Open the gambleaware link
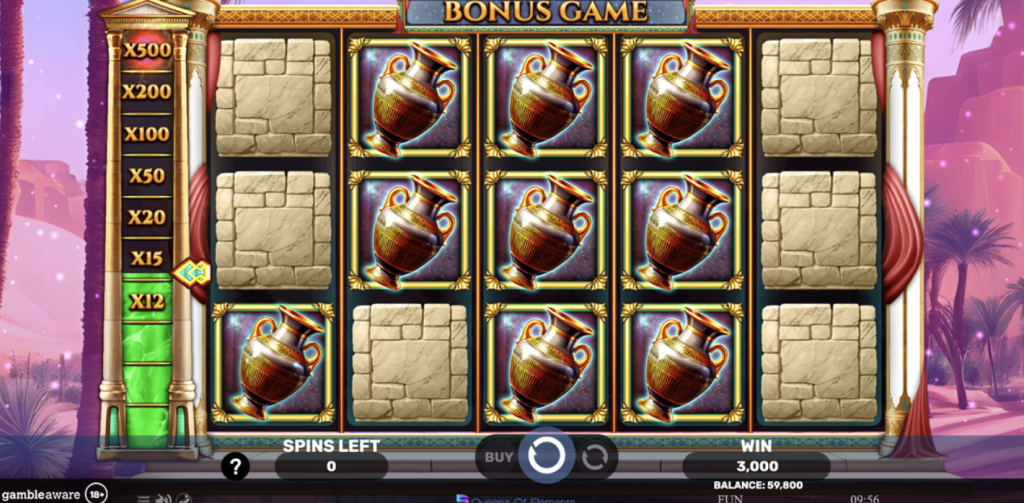Image resolution: width=1024 pixels, height=503 pixels. pos(42,494)
